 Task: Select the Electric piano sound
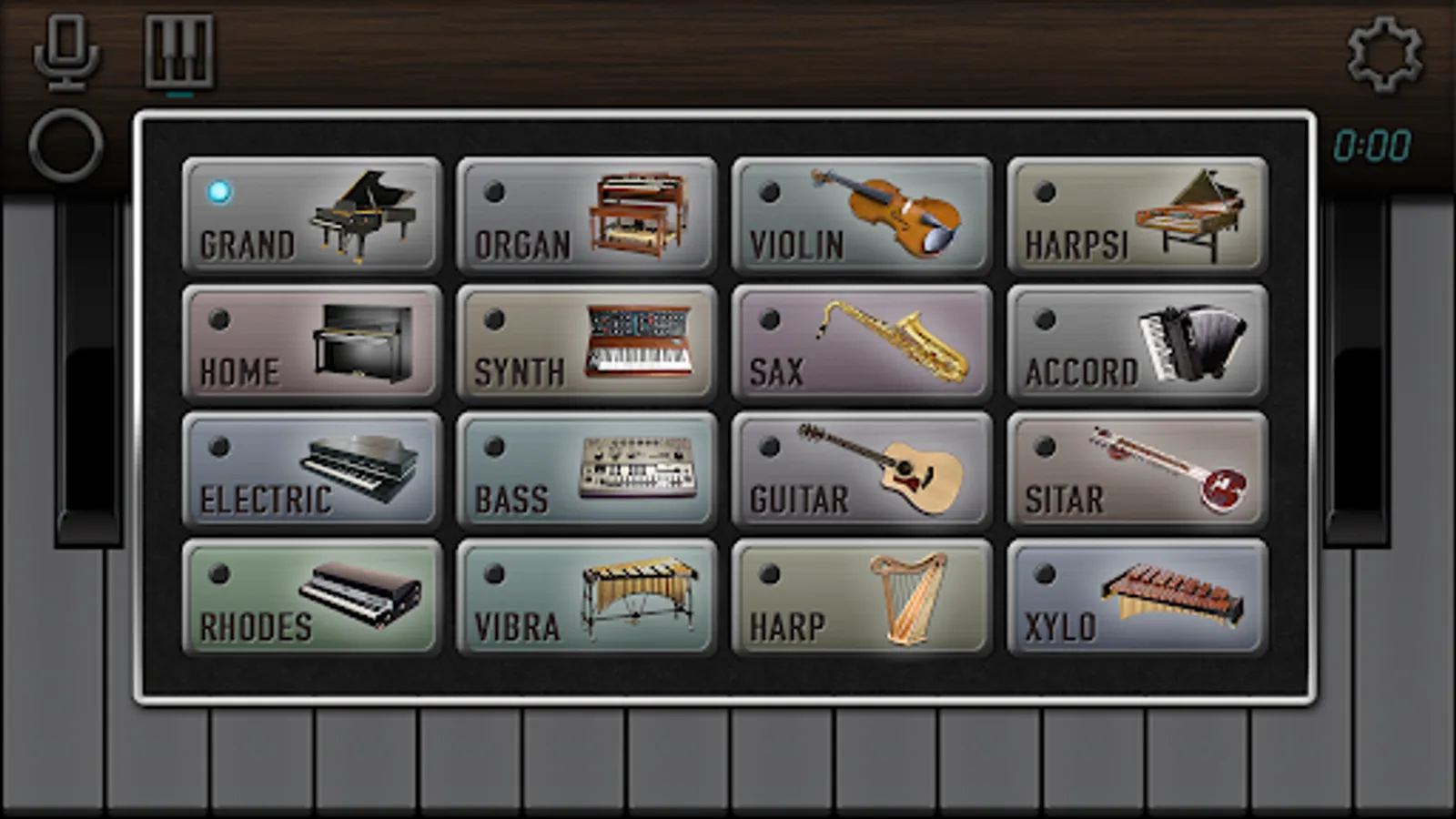click(x=312, y=471)
